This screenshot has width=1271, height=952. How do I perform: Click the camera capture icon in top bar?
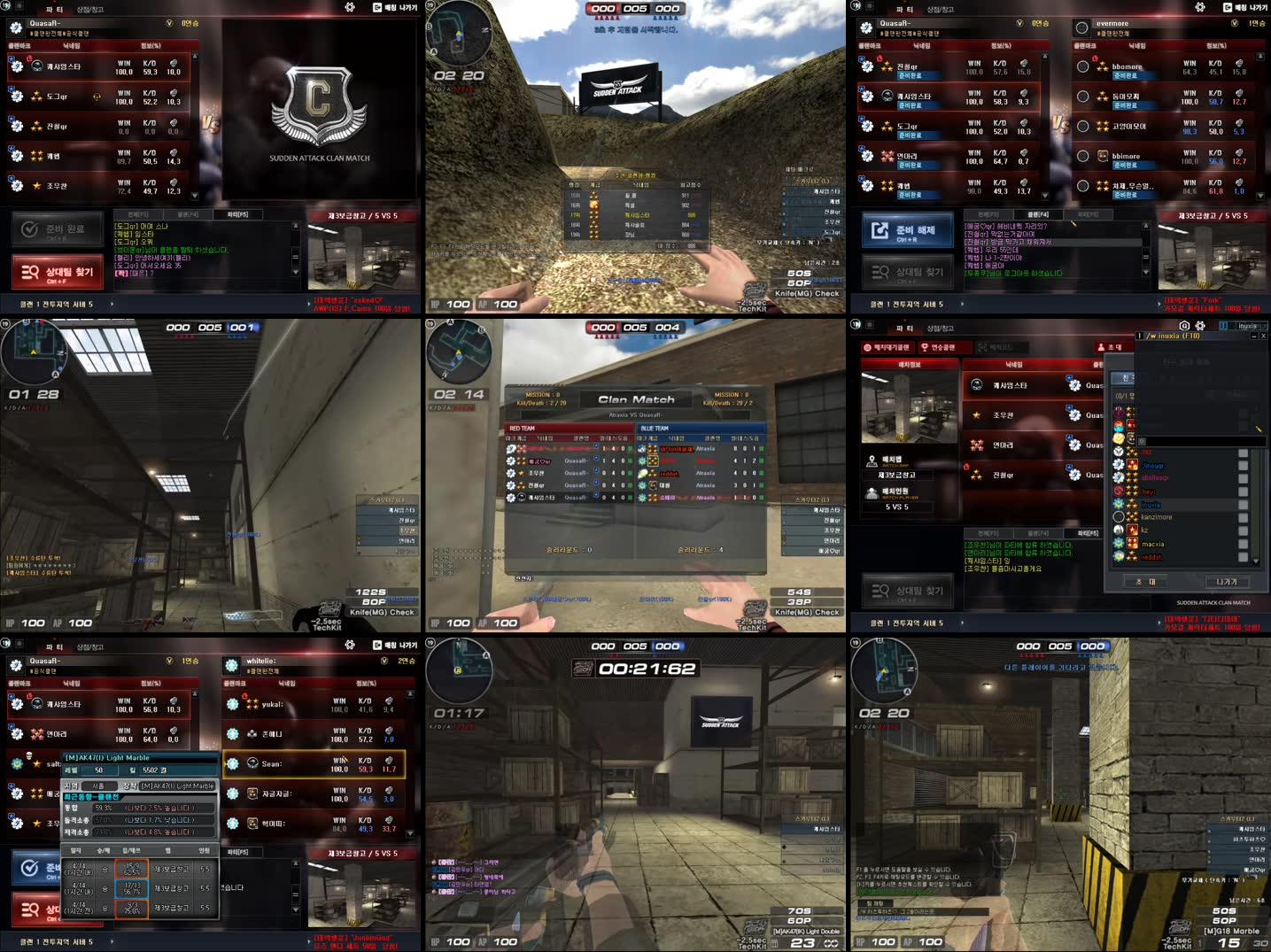coord(1183,325)
